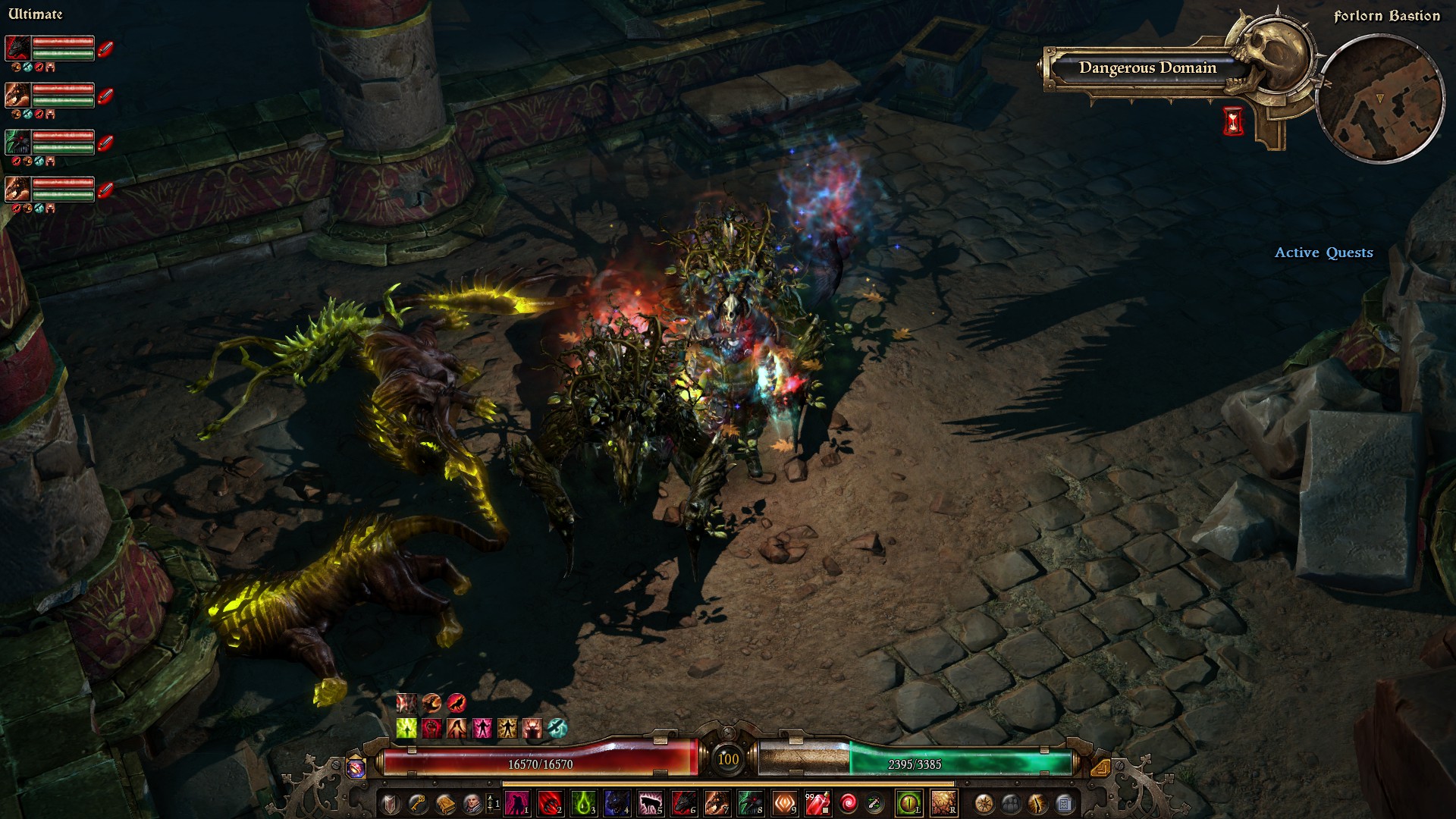Use the red swirl rift gate button

[x=849, y=803]
